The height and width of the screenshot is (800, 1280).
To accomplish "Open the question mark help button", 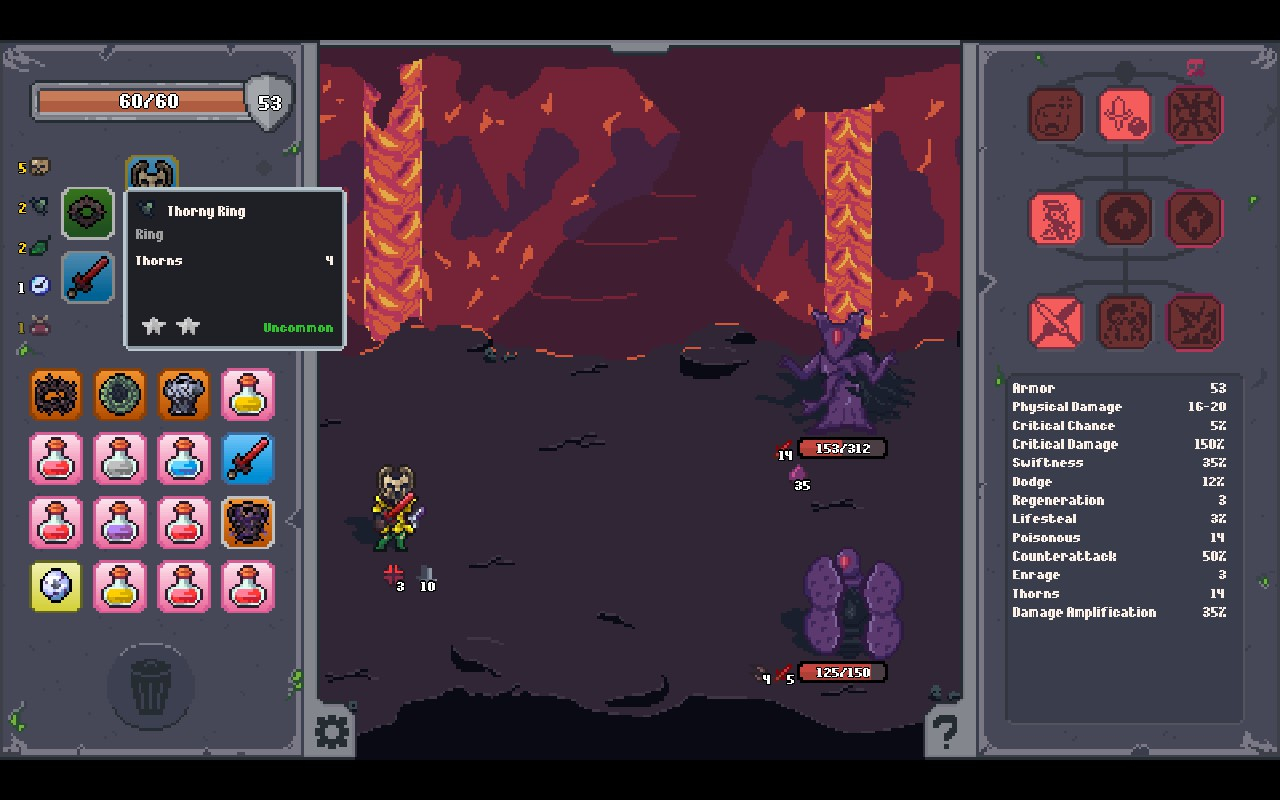I will 945,732.
